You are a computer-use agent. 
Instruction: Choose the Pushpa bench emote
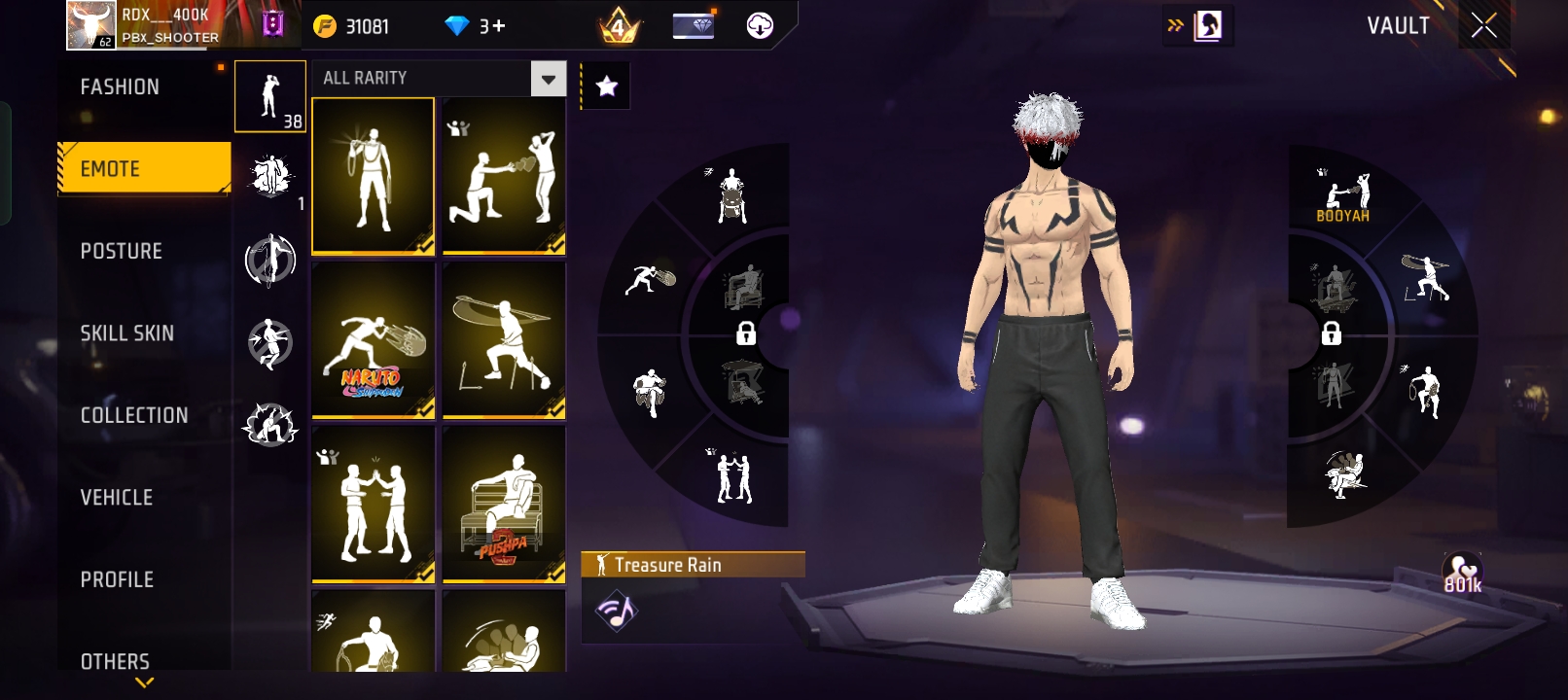tap(504, 504)
